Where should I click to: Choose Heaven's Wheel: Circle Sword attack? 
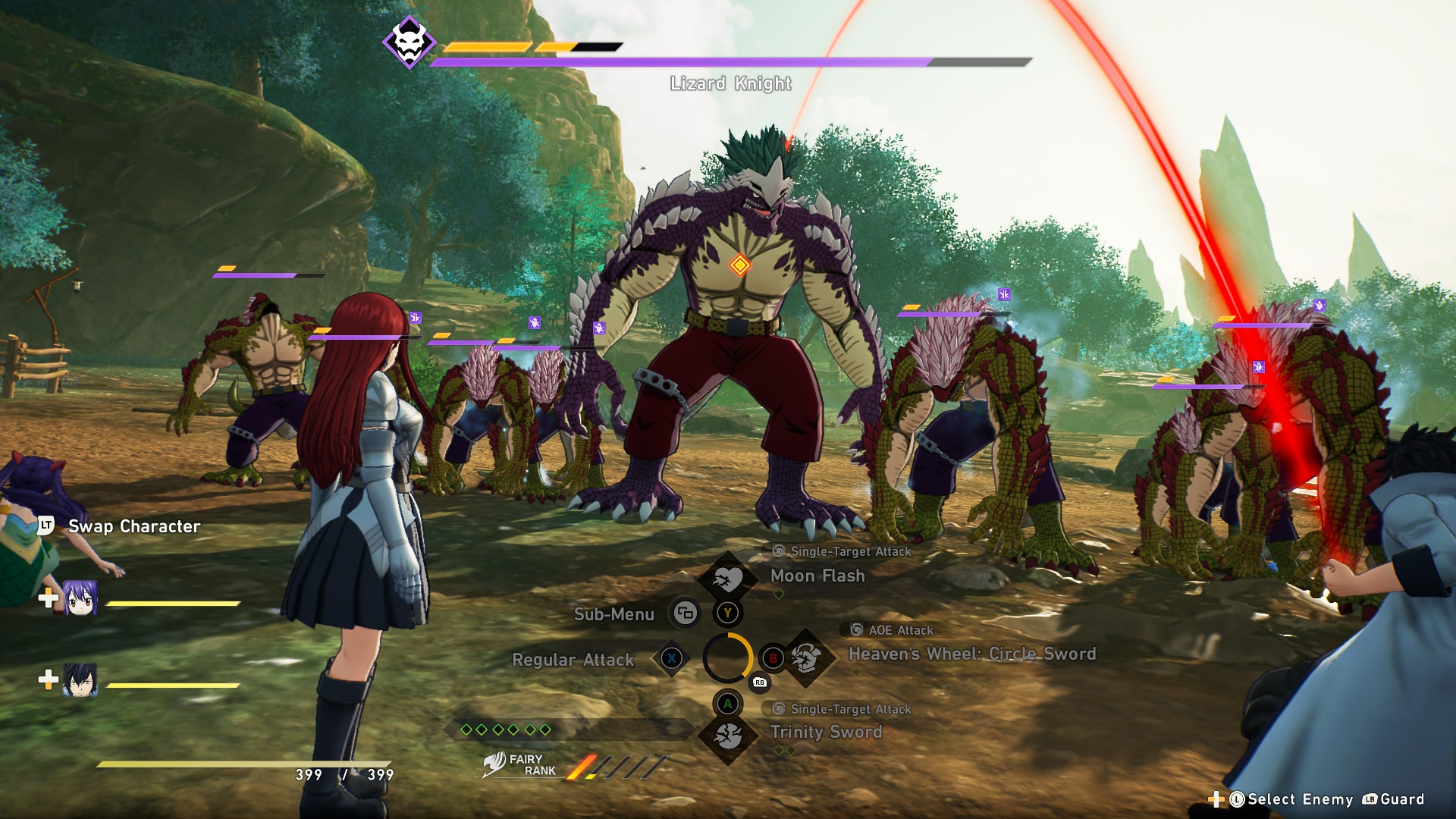(x=971, y=654)
